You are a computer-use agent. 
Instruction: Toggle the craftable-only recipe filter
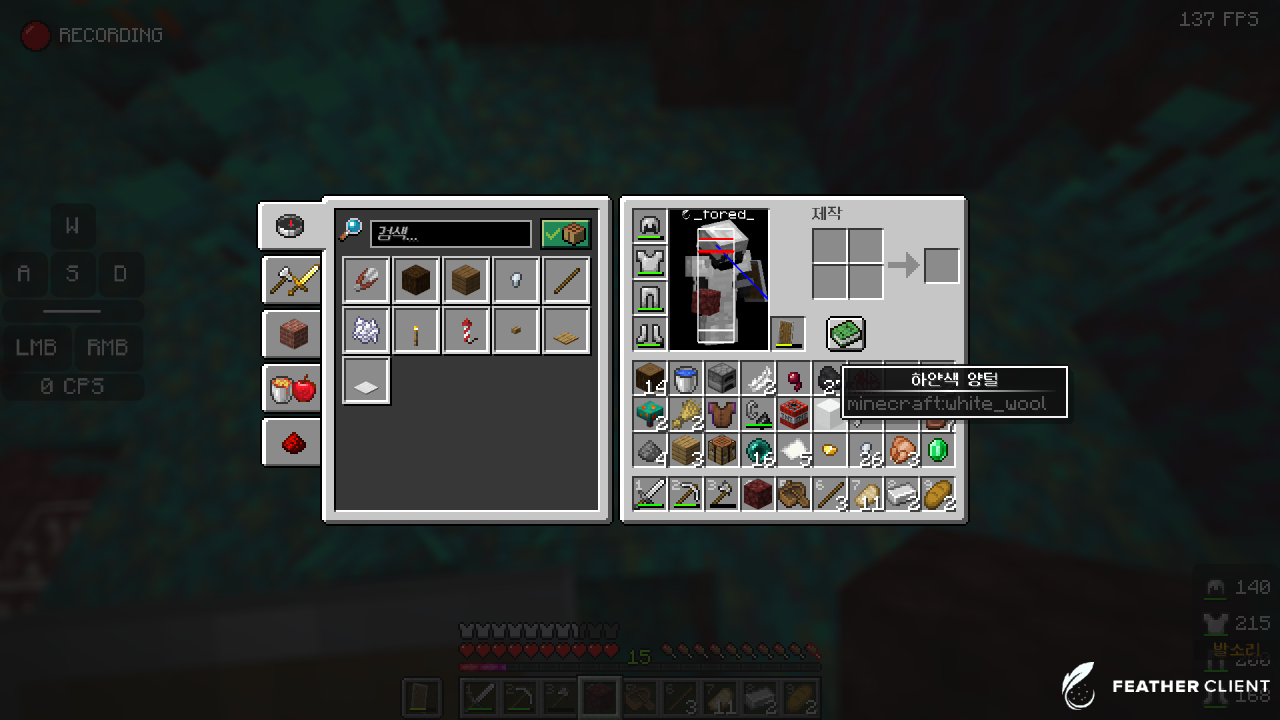pyautogui.click(x=565, y=234)
